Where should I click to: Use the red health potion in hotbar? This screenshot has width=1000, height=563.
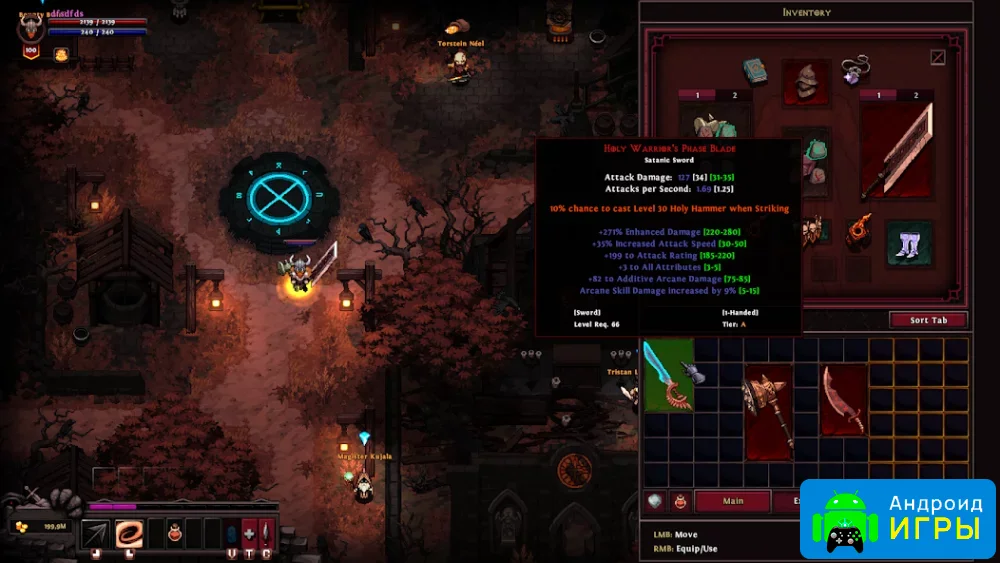click(x=173, y=533)
